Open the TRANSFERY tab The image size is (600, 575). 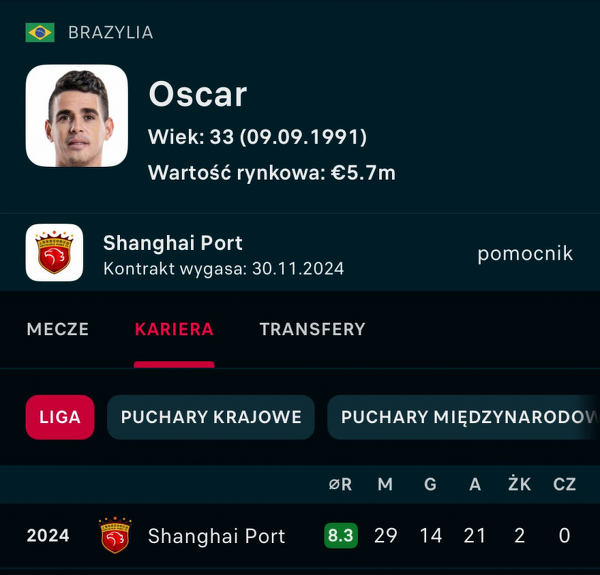tap(312, 329)
